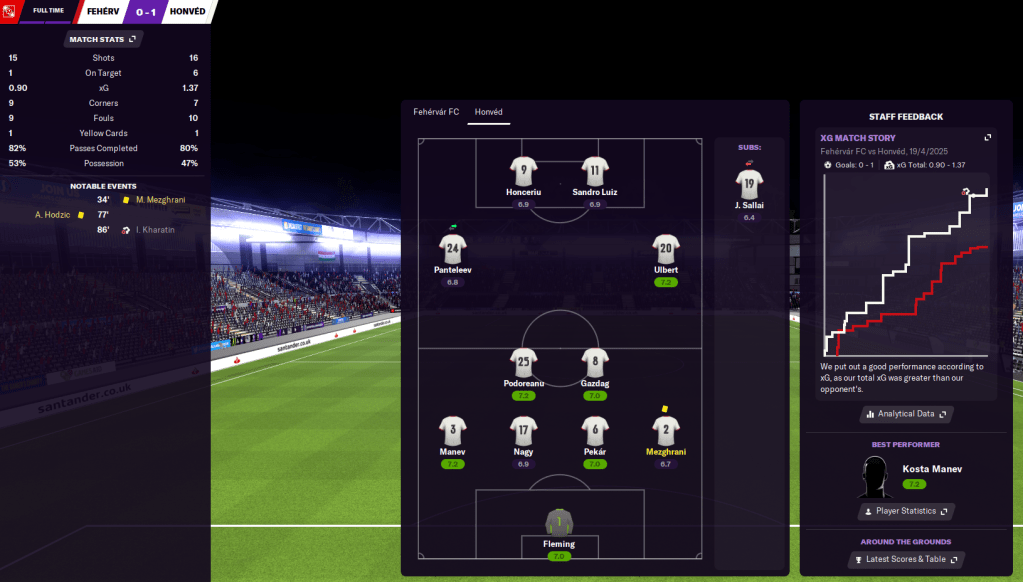This screenshot has height=582, width=1023.
Task: Select Pekár in the back line
Action: coord(595,432)
